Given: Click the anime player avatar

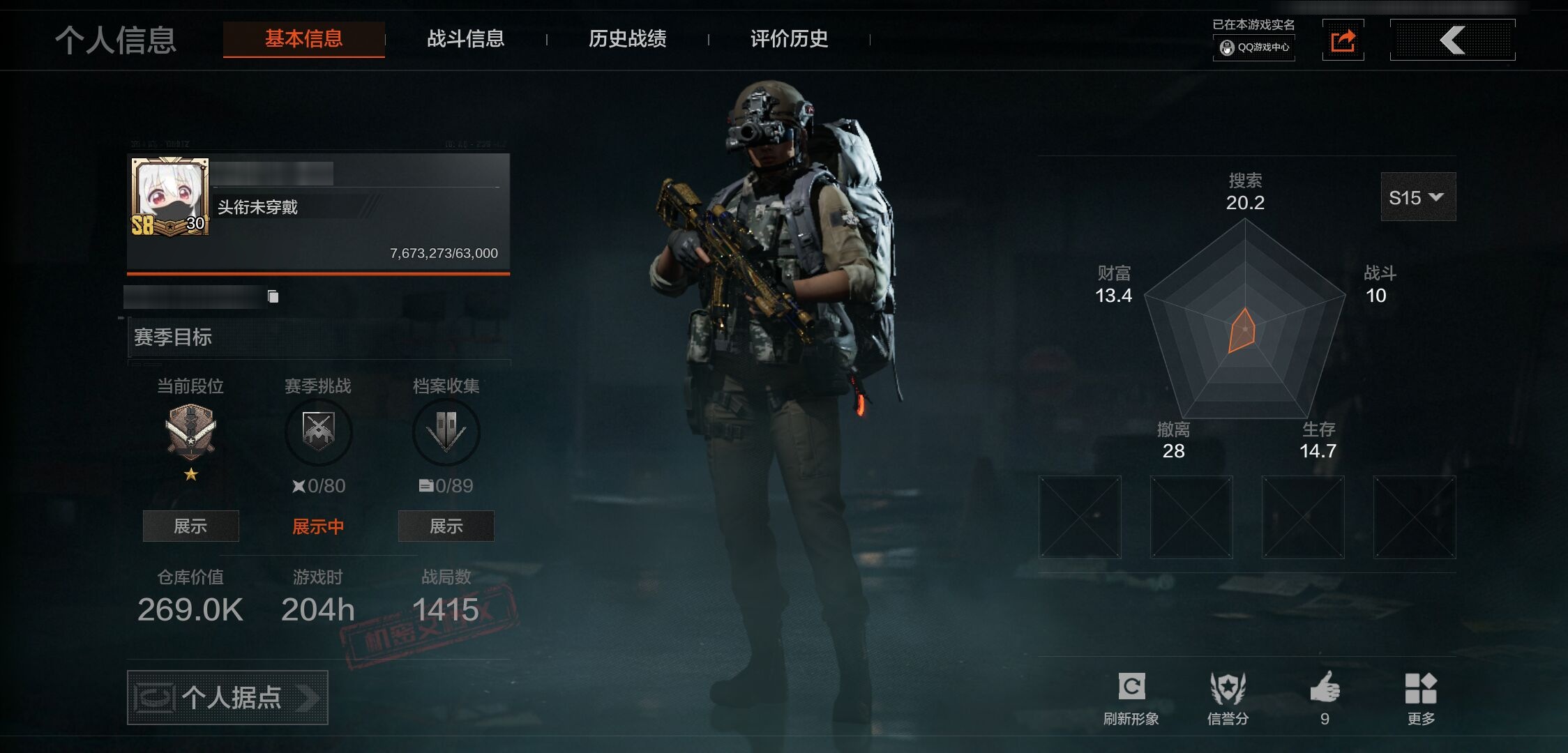Looking at the screenshot, I should [170, 196].
